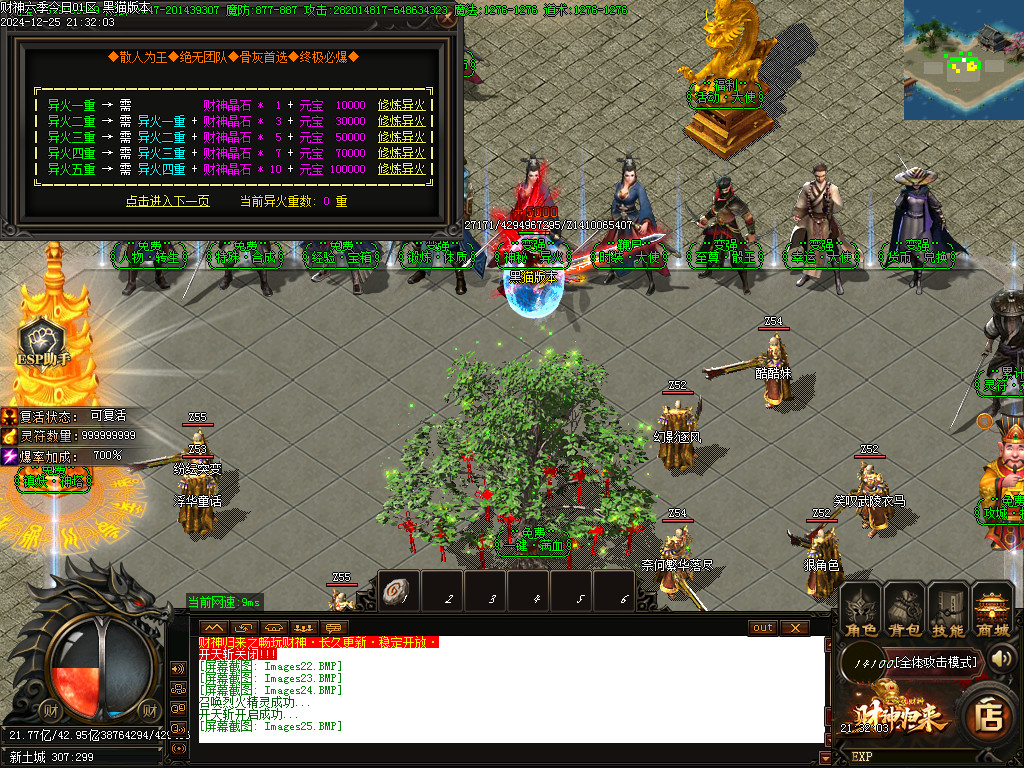
Task: Open the ESP助手 assistant
Action: (x=44, y=343)
